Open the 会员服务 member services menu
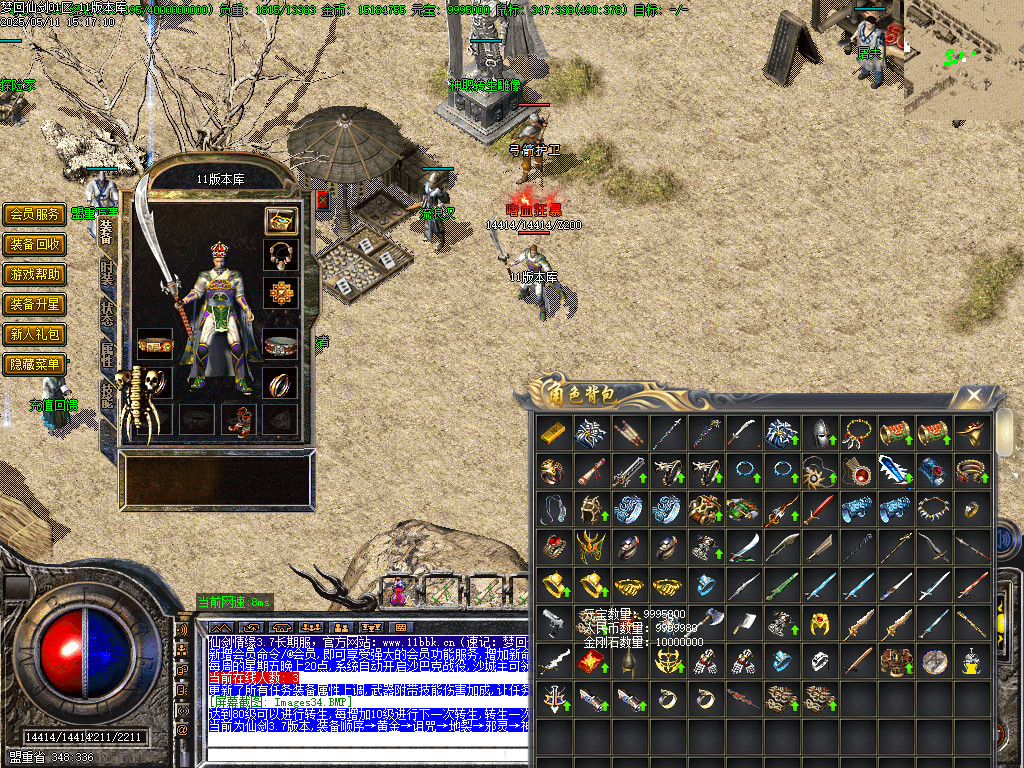This screenshot has width=1024, height=768. click(x=35, y=214)
